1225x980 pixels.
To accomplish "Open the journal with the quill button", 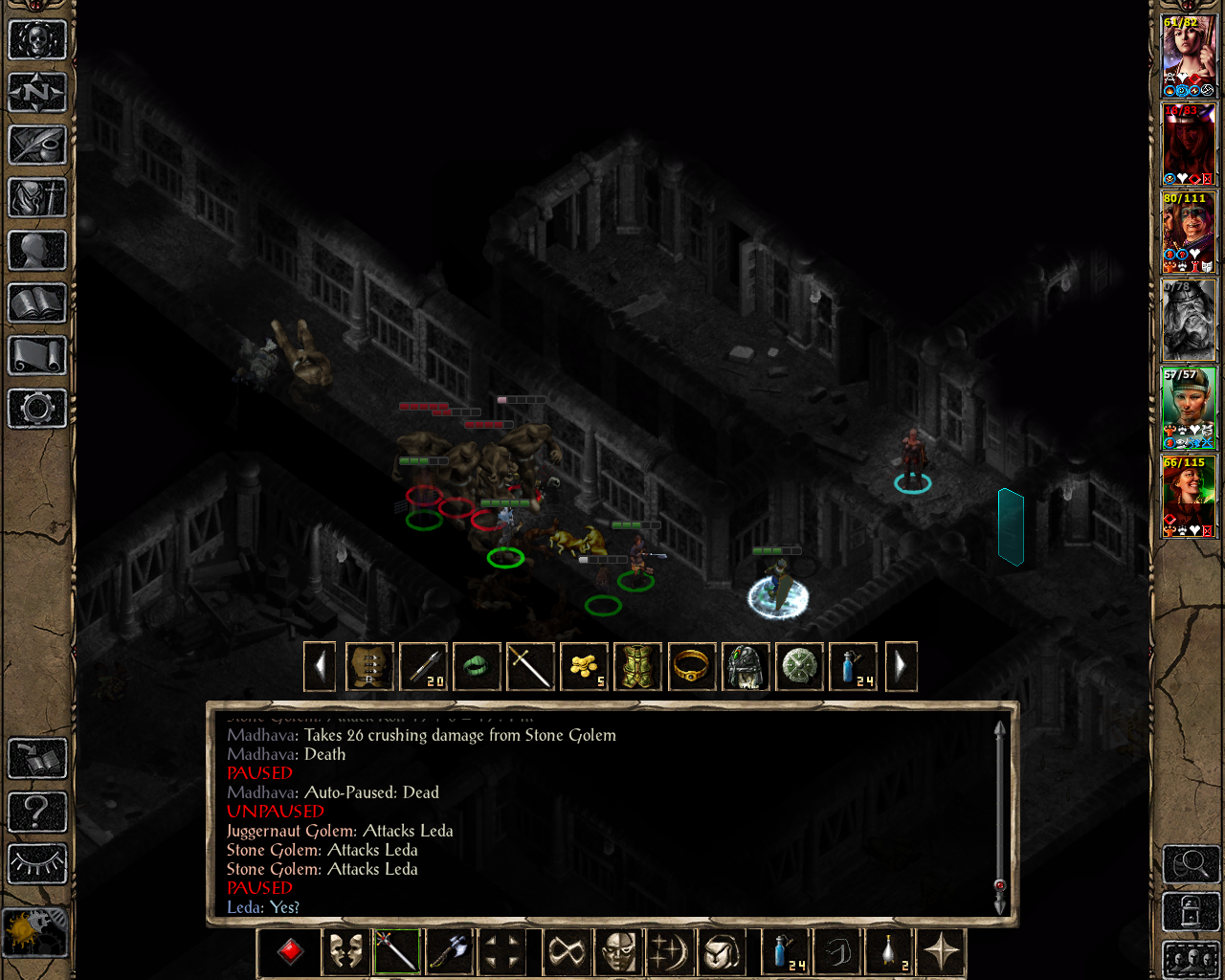I will (37, 145).
